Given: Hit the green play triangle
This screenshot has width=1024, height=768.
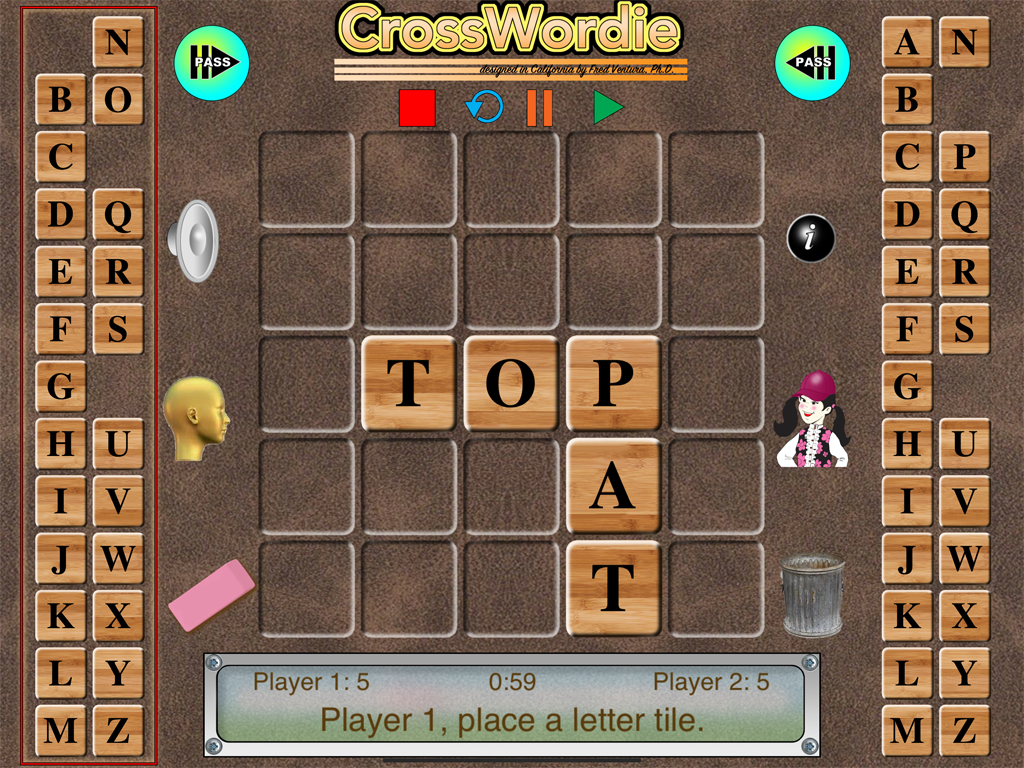Looking at the screenshot, I should [x=607, y=107].
